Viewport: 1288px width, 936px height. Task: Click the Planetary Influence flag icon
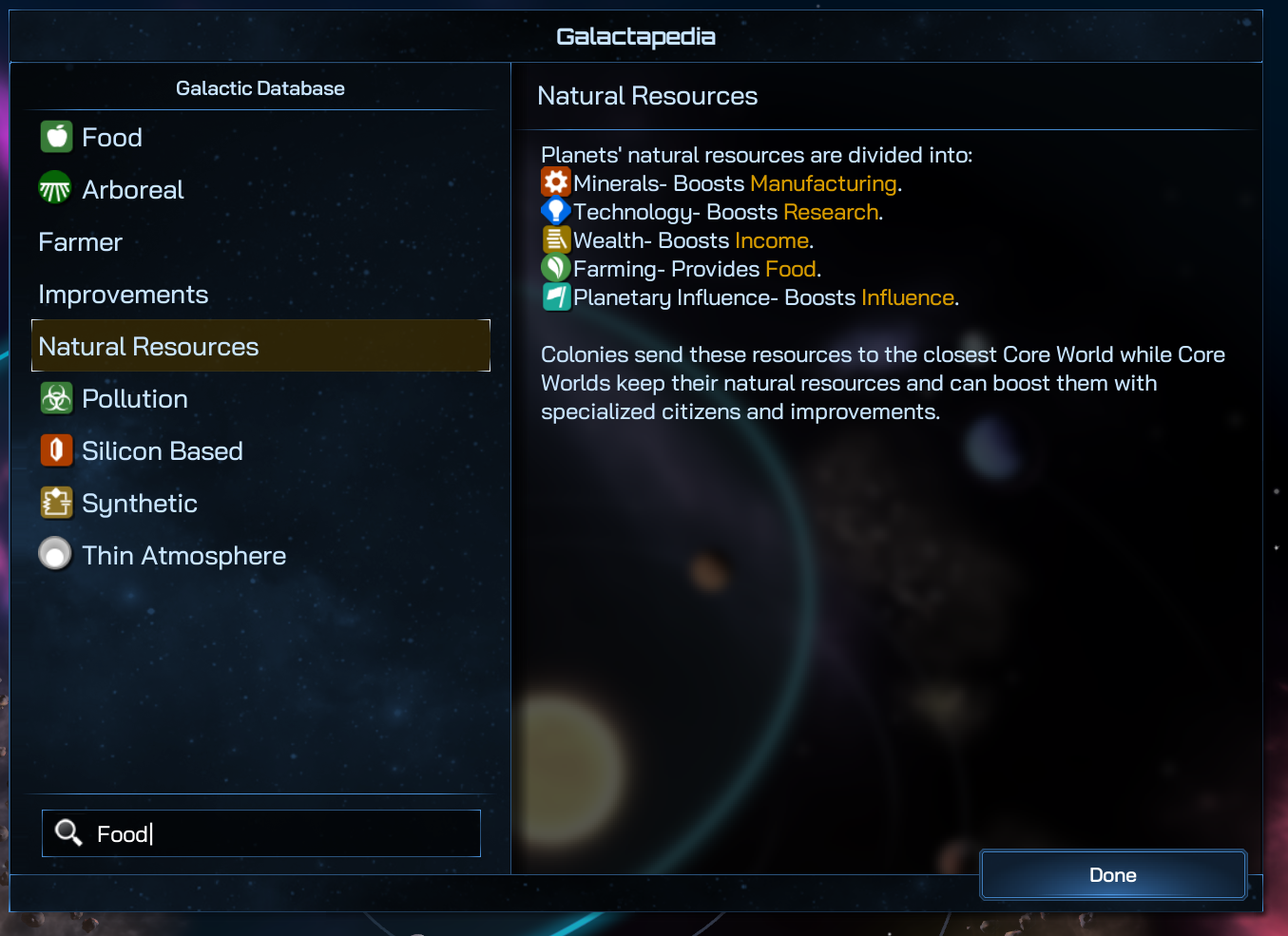[x=555, y=296]
